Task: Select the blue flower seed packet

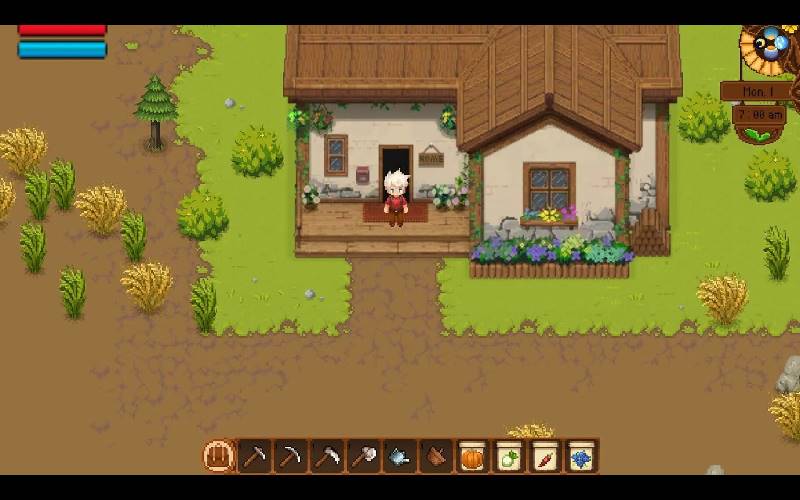Action: pyautogui.click(x=580, y=457)
